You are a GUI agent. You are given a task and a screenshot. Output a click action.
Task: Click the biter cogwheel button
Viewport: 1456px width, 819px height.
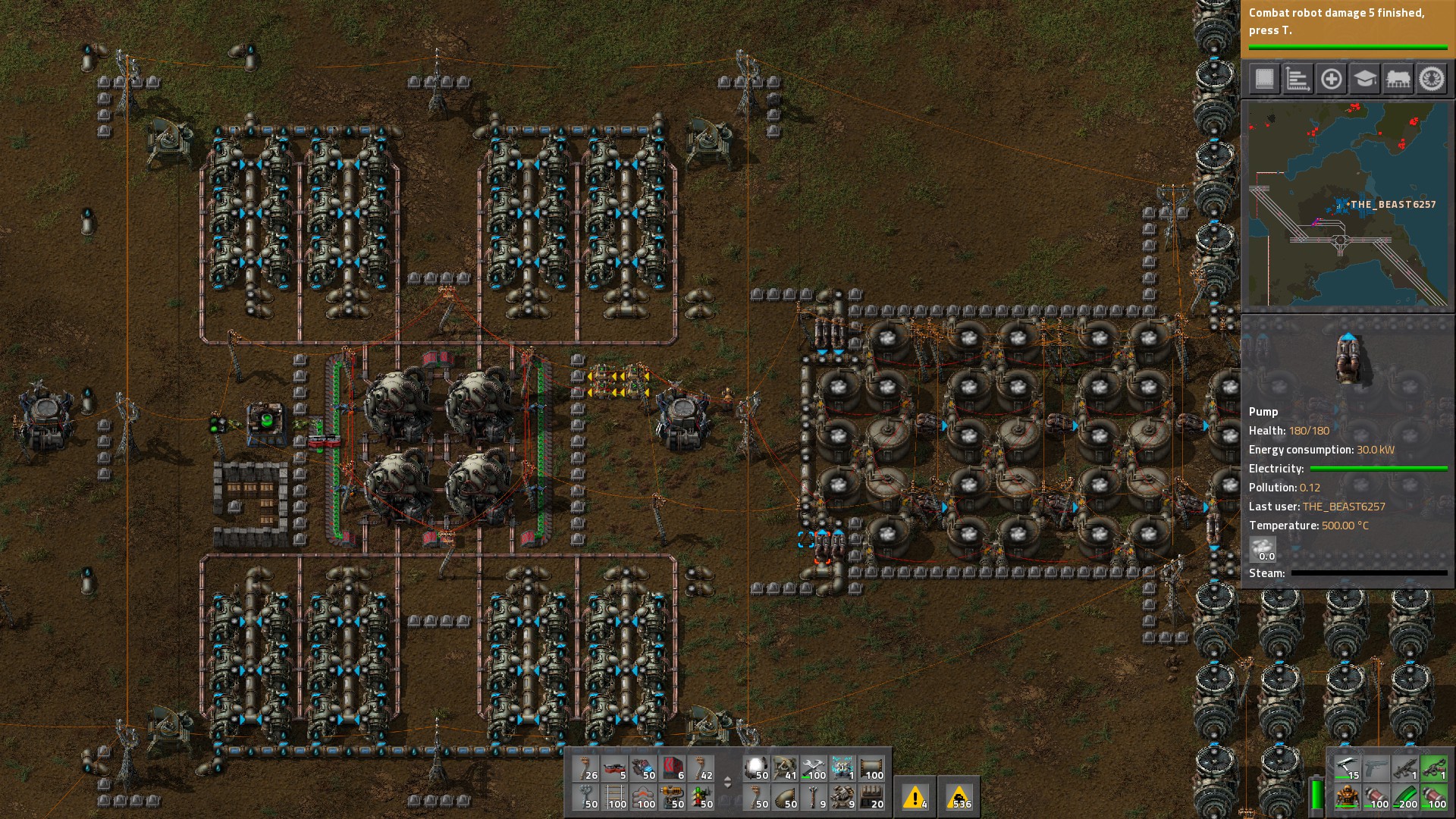click(x=1432, y=79)
